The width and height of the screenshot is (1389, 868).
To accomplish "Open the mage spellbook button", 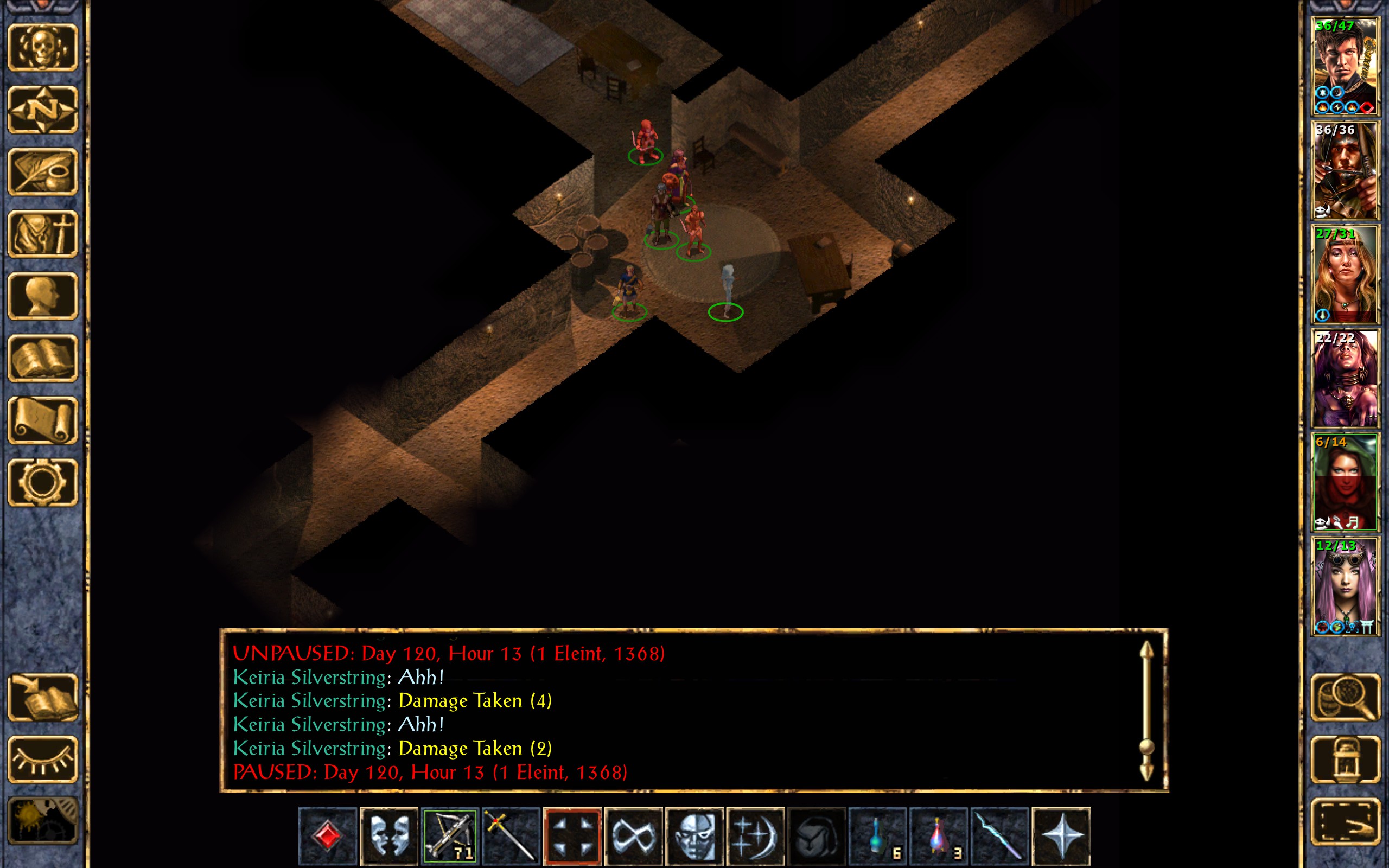I will pyautogui.click(x=43, y=358).
